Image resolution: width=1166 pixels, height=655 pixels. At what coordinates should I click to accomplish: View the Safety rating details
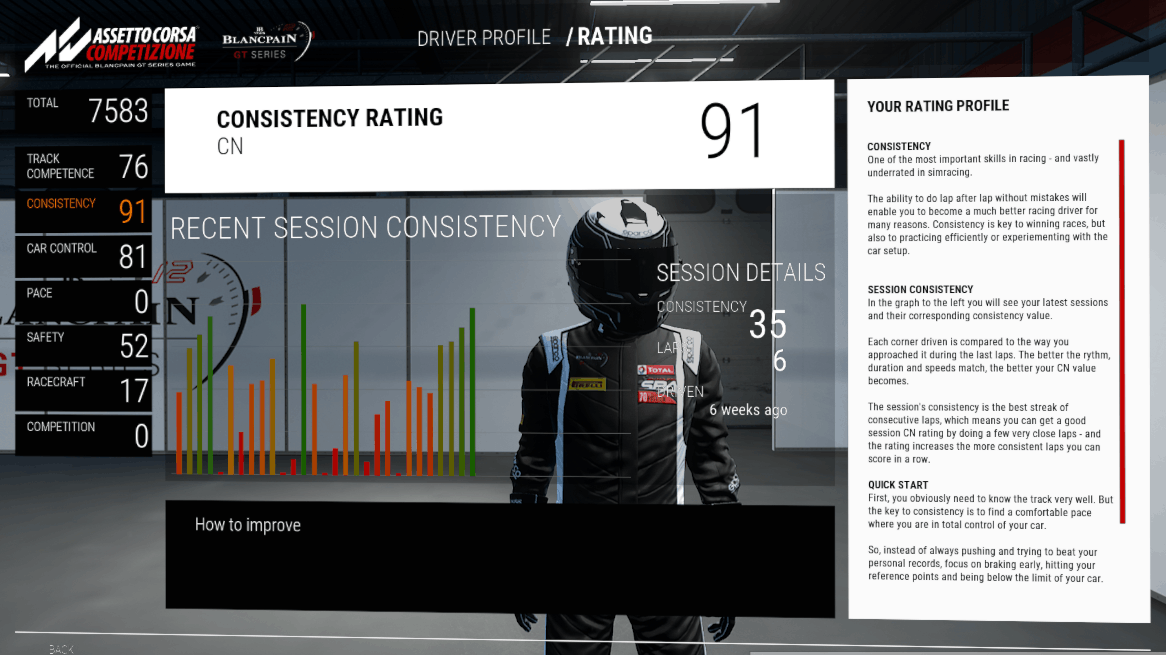click(84, 345)
